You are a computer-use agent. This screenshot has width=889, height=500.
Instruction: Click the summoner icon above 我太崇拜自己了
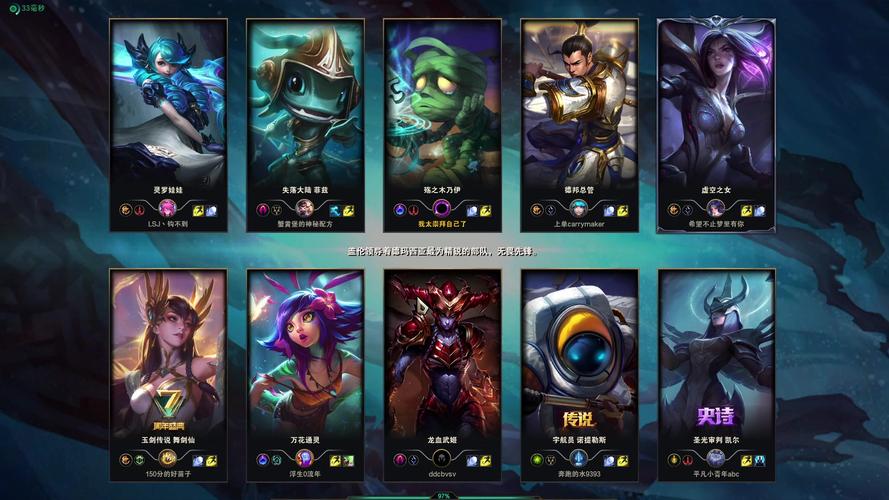[x=442, y=209]
